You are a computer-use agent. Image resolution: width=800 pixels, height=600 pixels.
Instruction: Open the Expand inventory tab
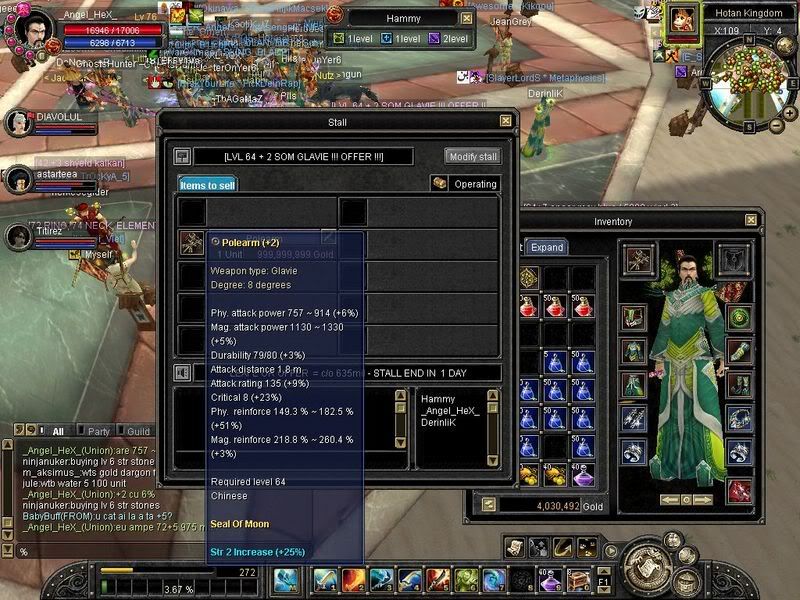pos(547,247)
